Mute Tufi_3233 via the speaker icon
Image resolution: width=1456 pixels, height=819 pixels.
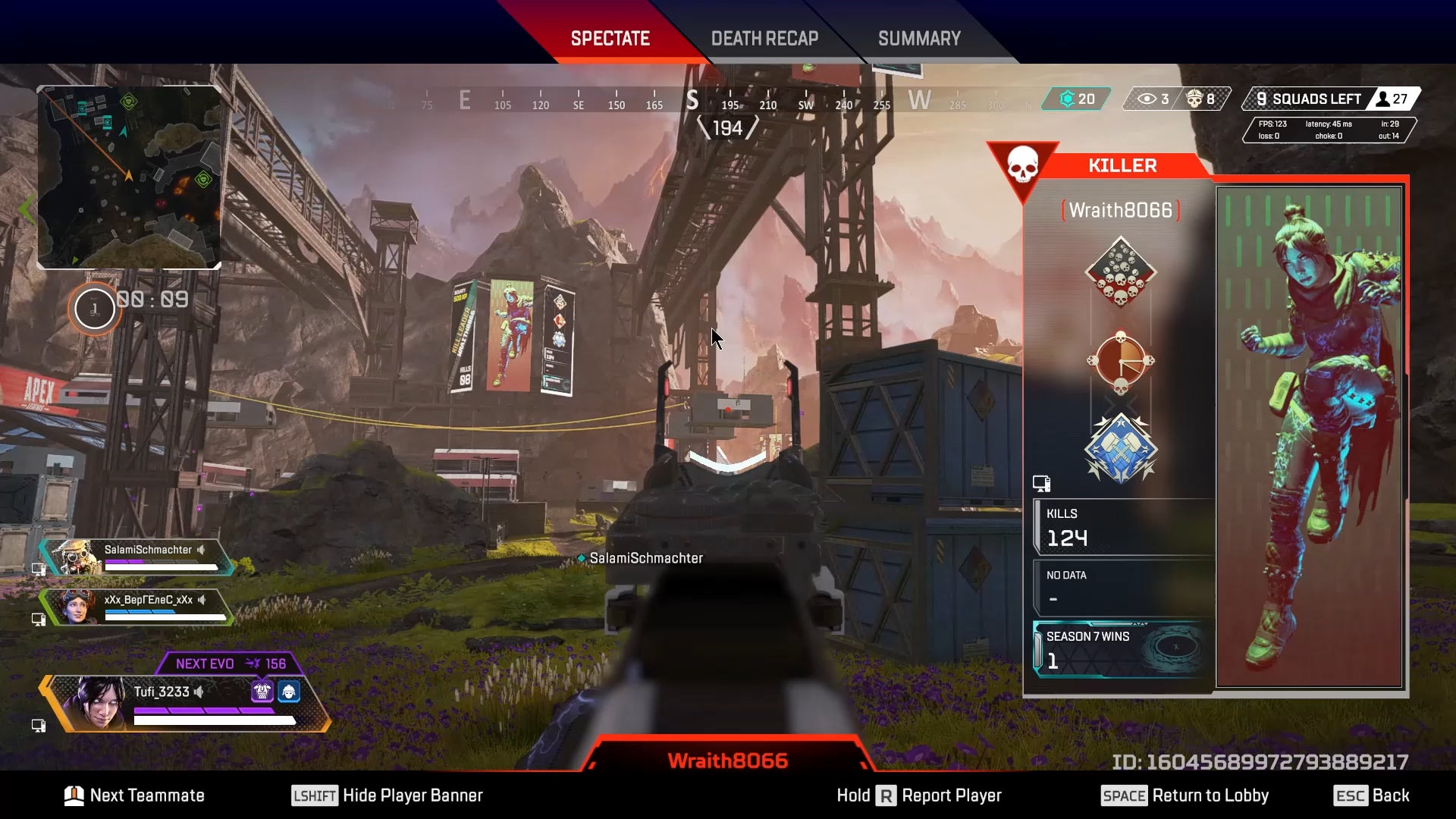[199, 692]
